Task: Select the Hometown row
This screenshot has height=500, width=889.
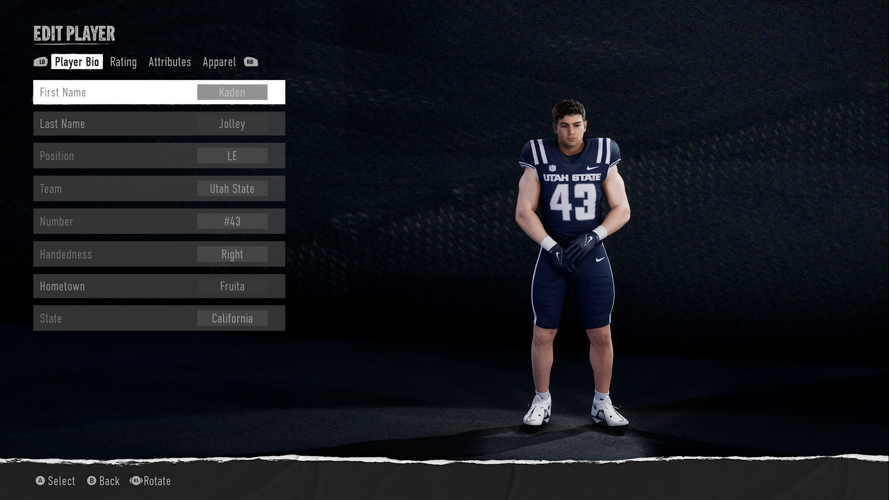Action: click(159, 286)
